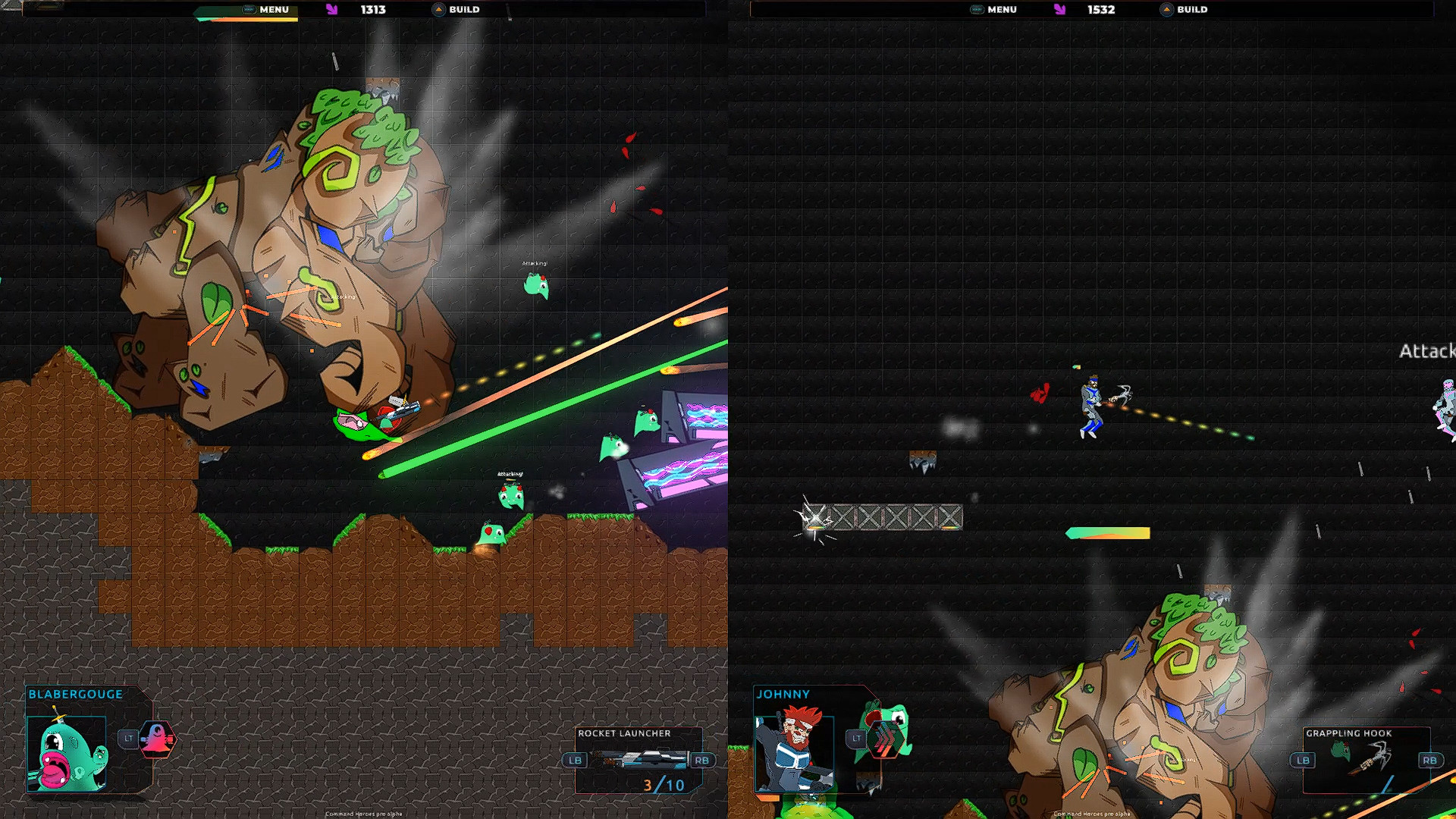
Task: Expand the LB button on the Grappling Hook panel
Action: tap(1304, 759)
